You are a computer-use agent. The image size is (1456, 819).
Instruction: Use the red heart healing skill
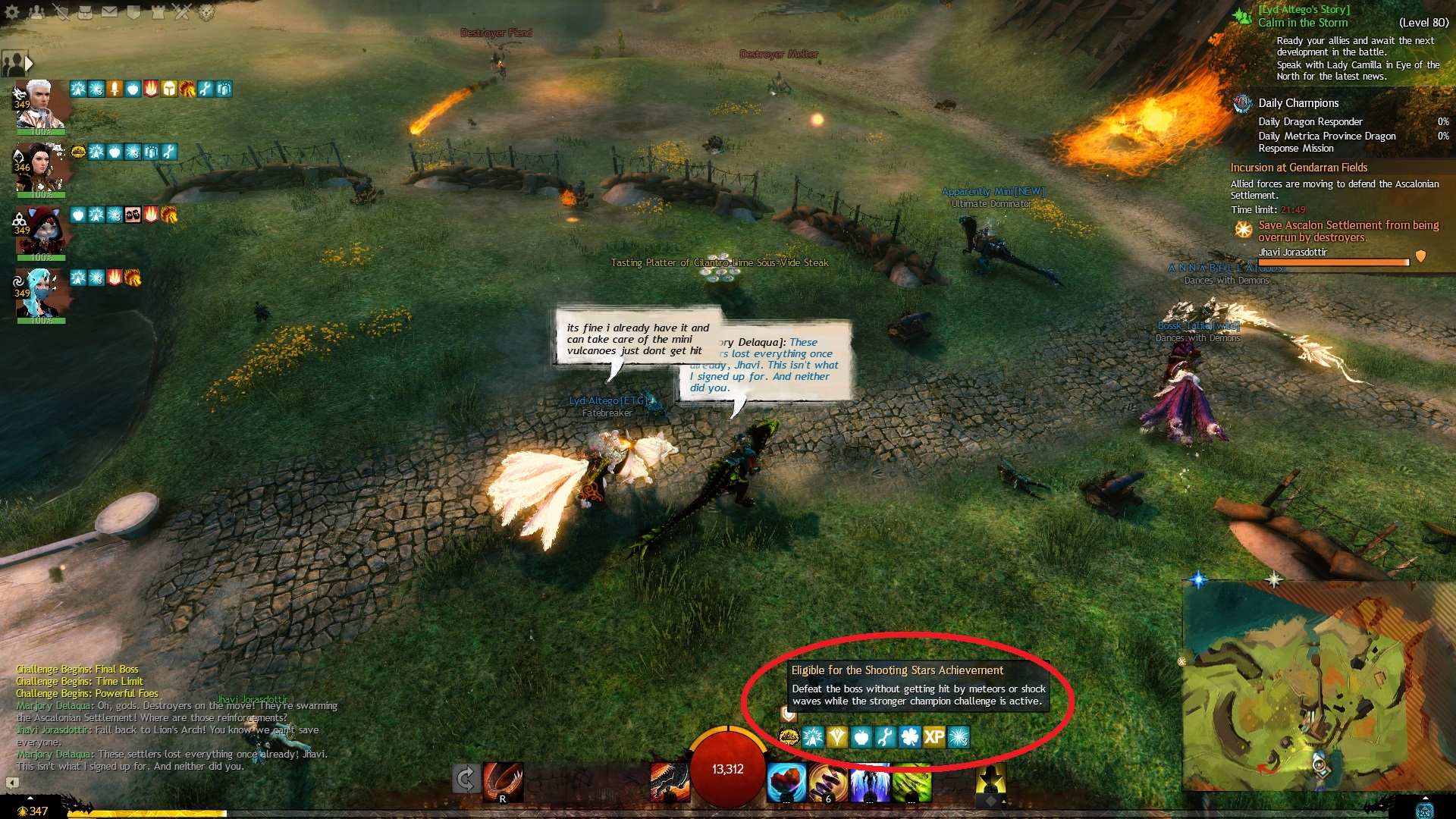(786, 783)
